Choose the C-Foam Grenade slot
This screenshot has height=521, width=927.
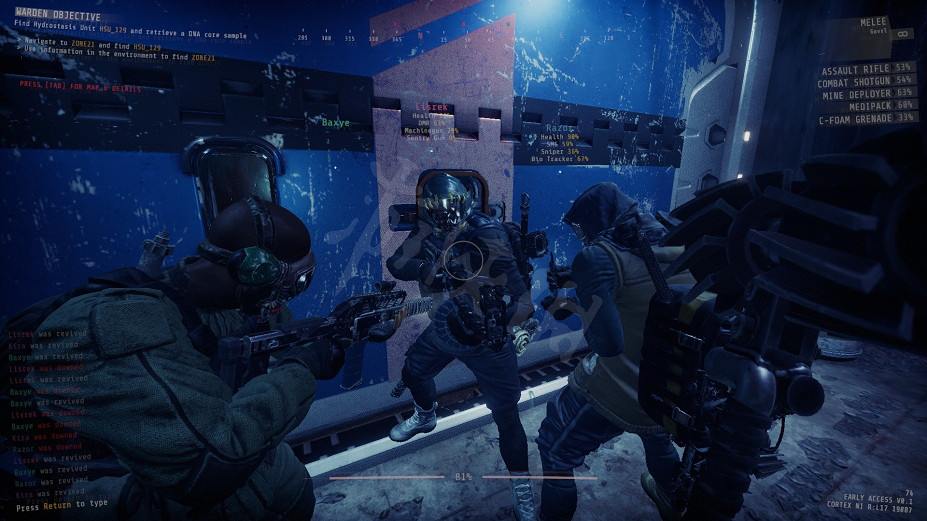867,117
